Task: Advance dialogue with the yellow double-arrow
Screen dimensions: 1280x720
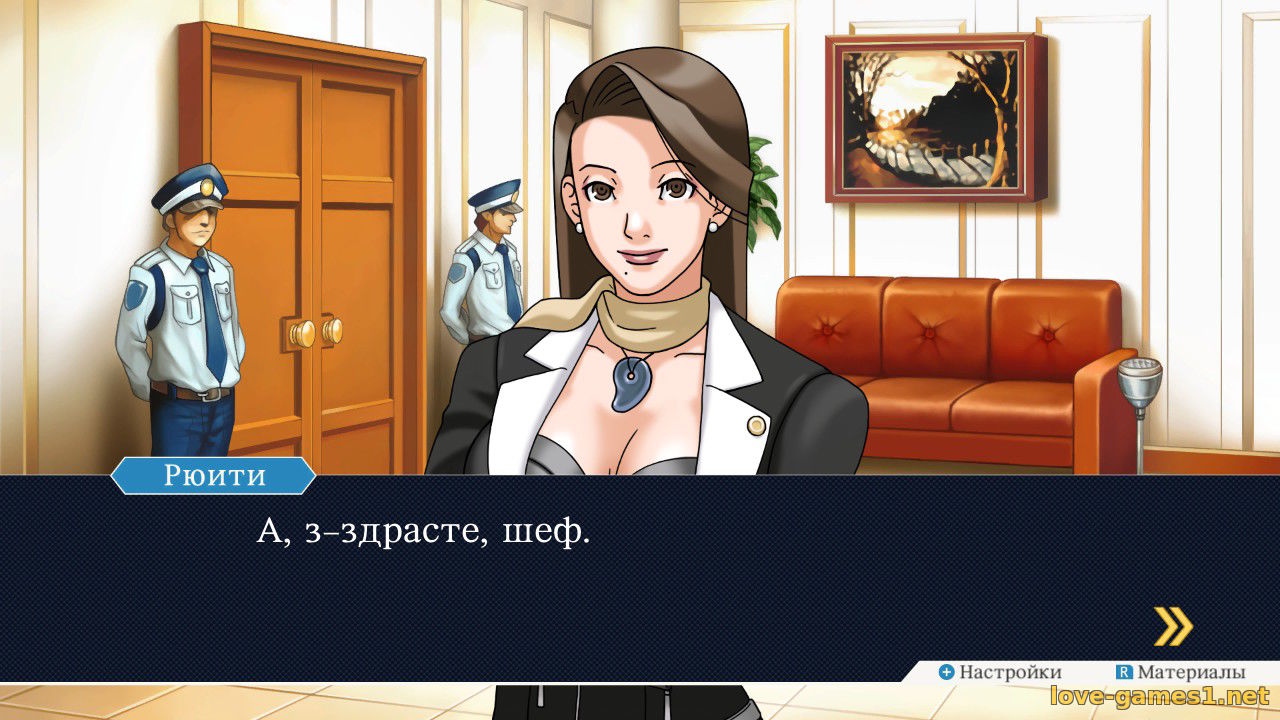Action: click(x=1173, y=627)
